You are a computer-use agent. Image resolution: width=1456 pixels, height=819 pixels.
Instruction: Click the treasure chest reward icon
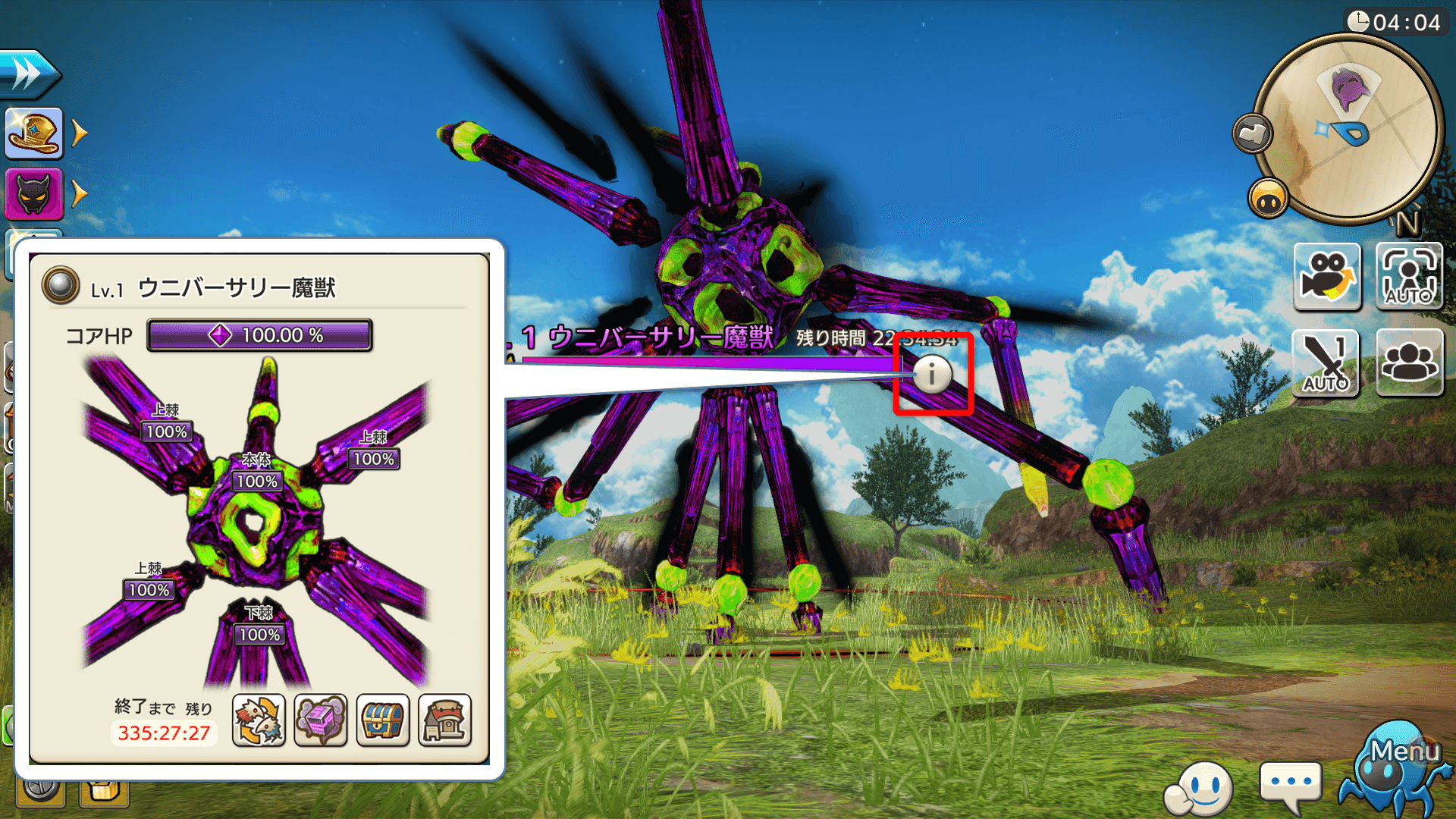[383, 720]
